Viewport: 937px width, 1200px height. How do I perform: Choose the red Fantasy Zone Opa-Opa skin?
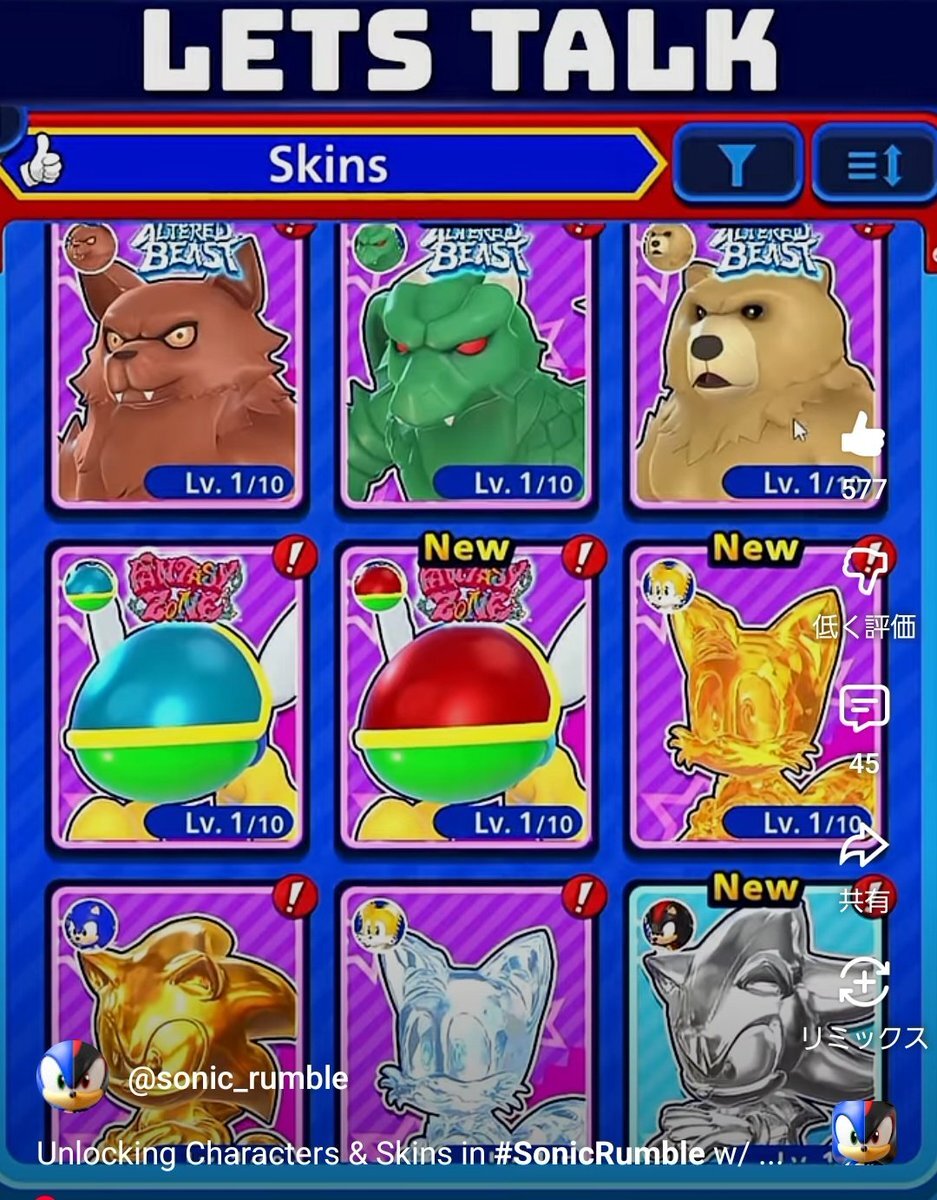tap(465, 695)
